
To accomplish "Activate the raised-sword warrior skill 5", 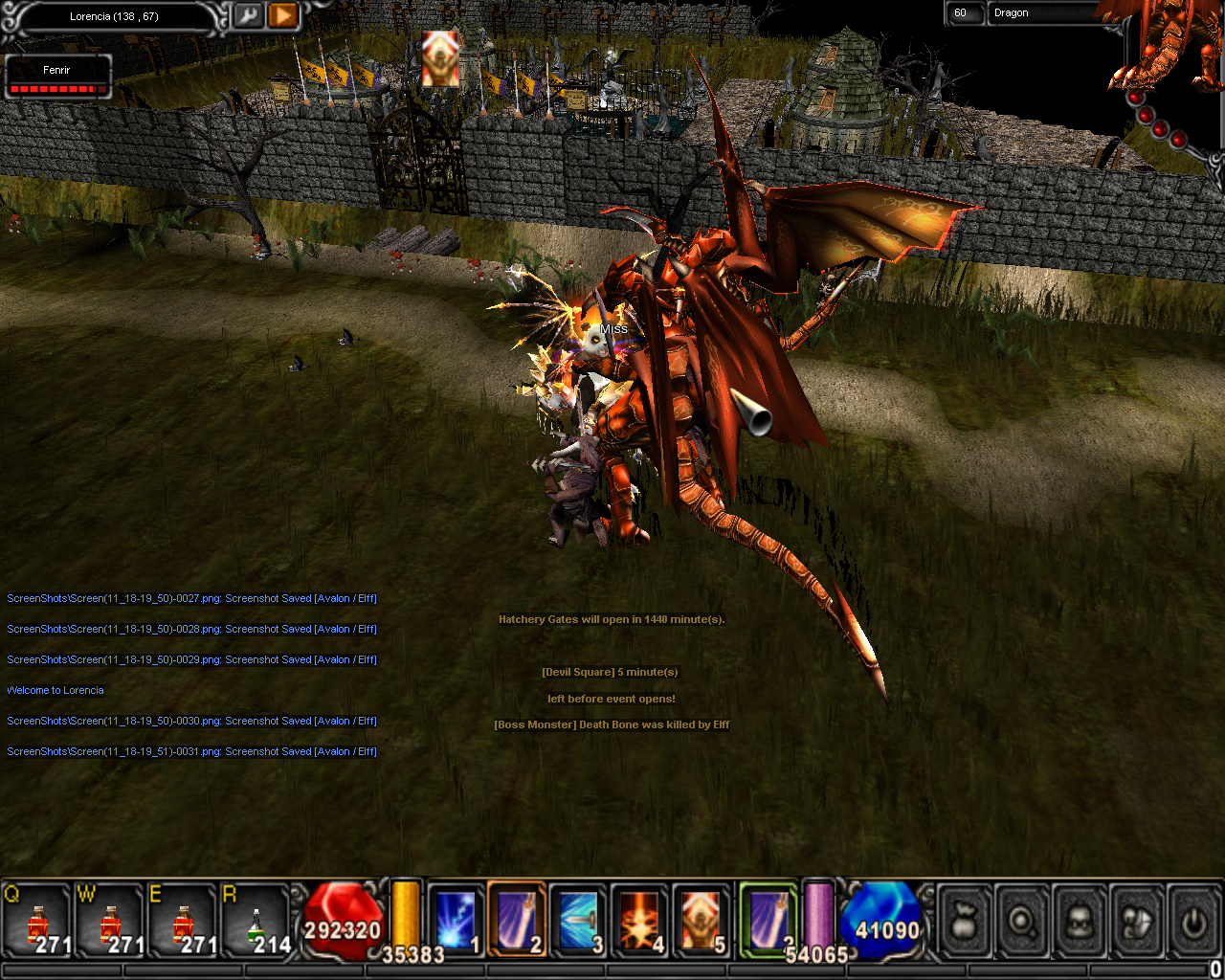I will pos(701,920).
